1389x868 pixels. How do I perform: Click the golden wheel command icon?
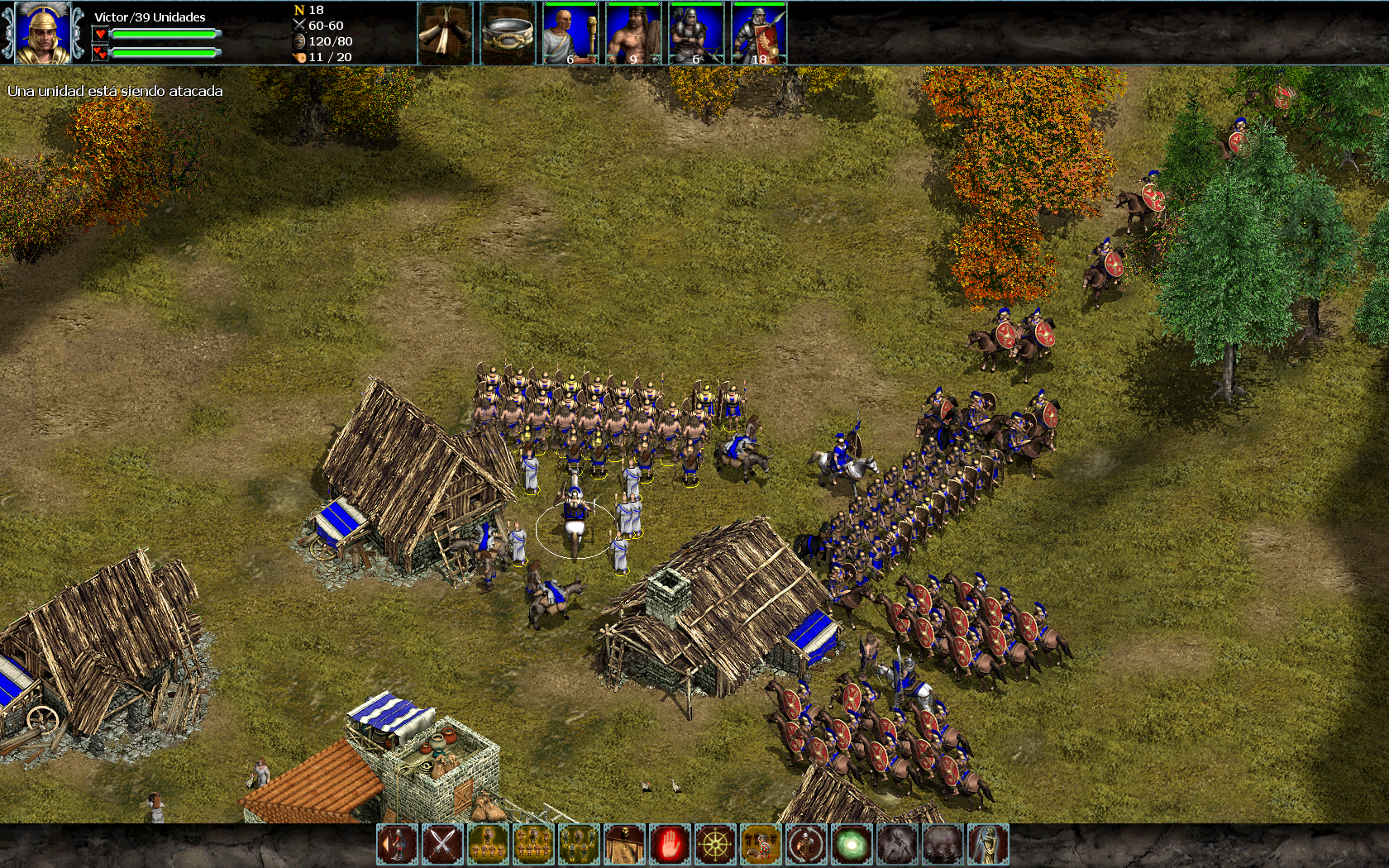point(715,845)
